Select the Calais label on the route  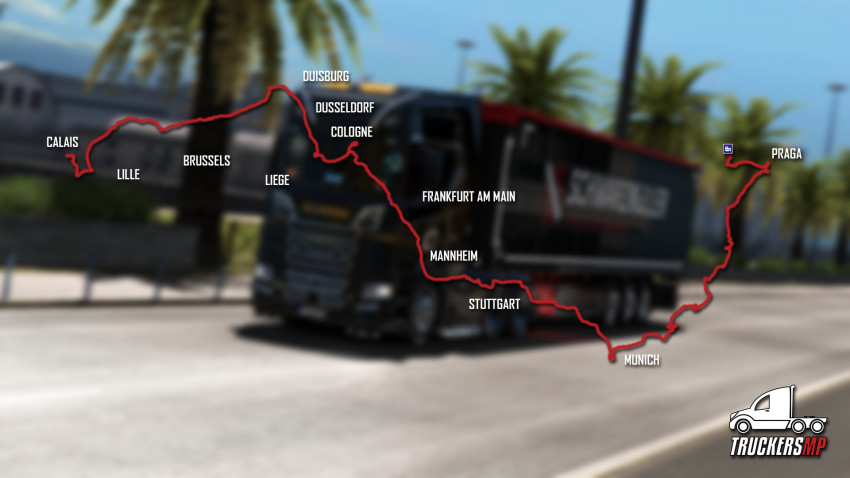tap(62, 142)
